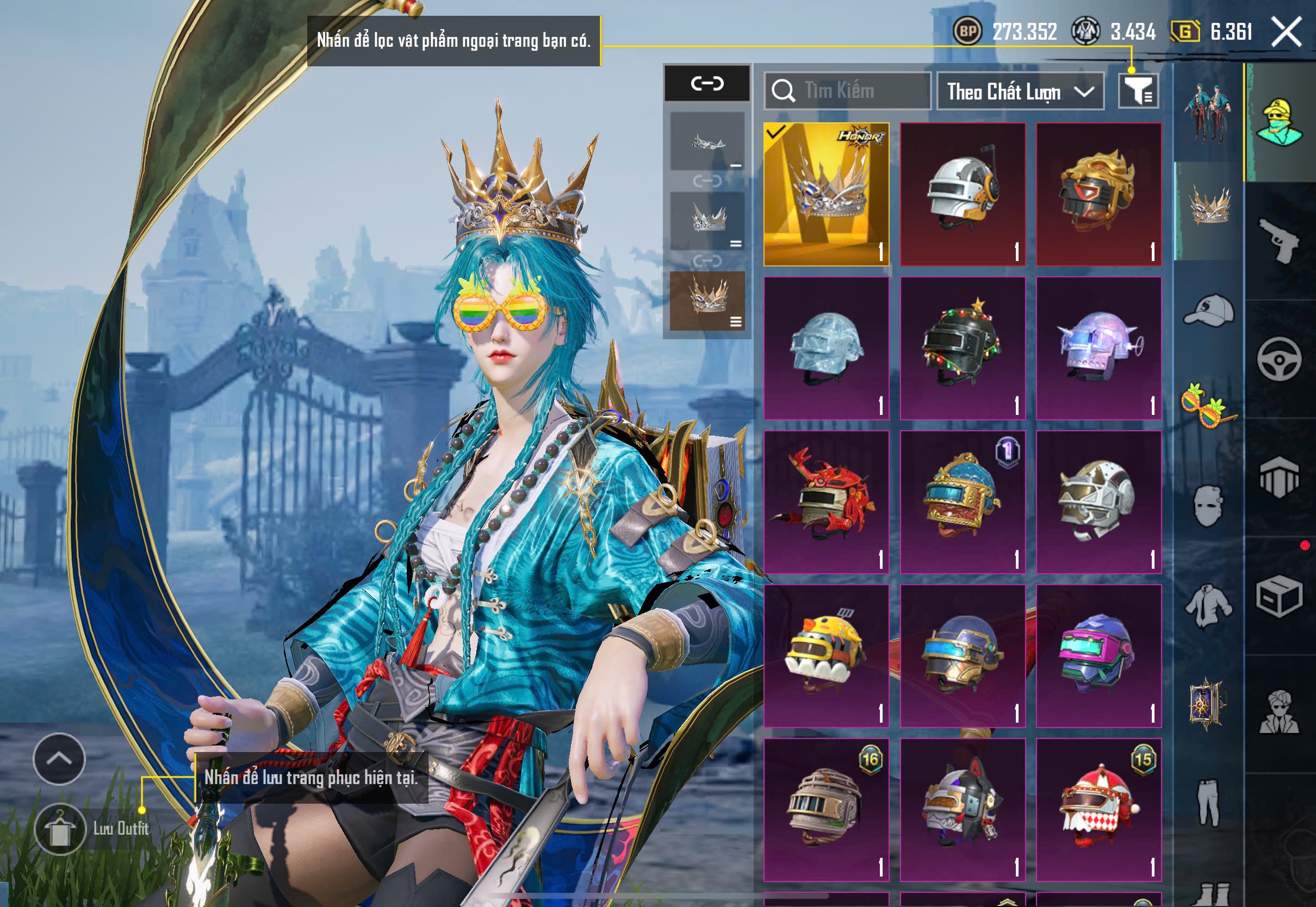Click the Tìm Kiếm search field

[x=847, y=91]
